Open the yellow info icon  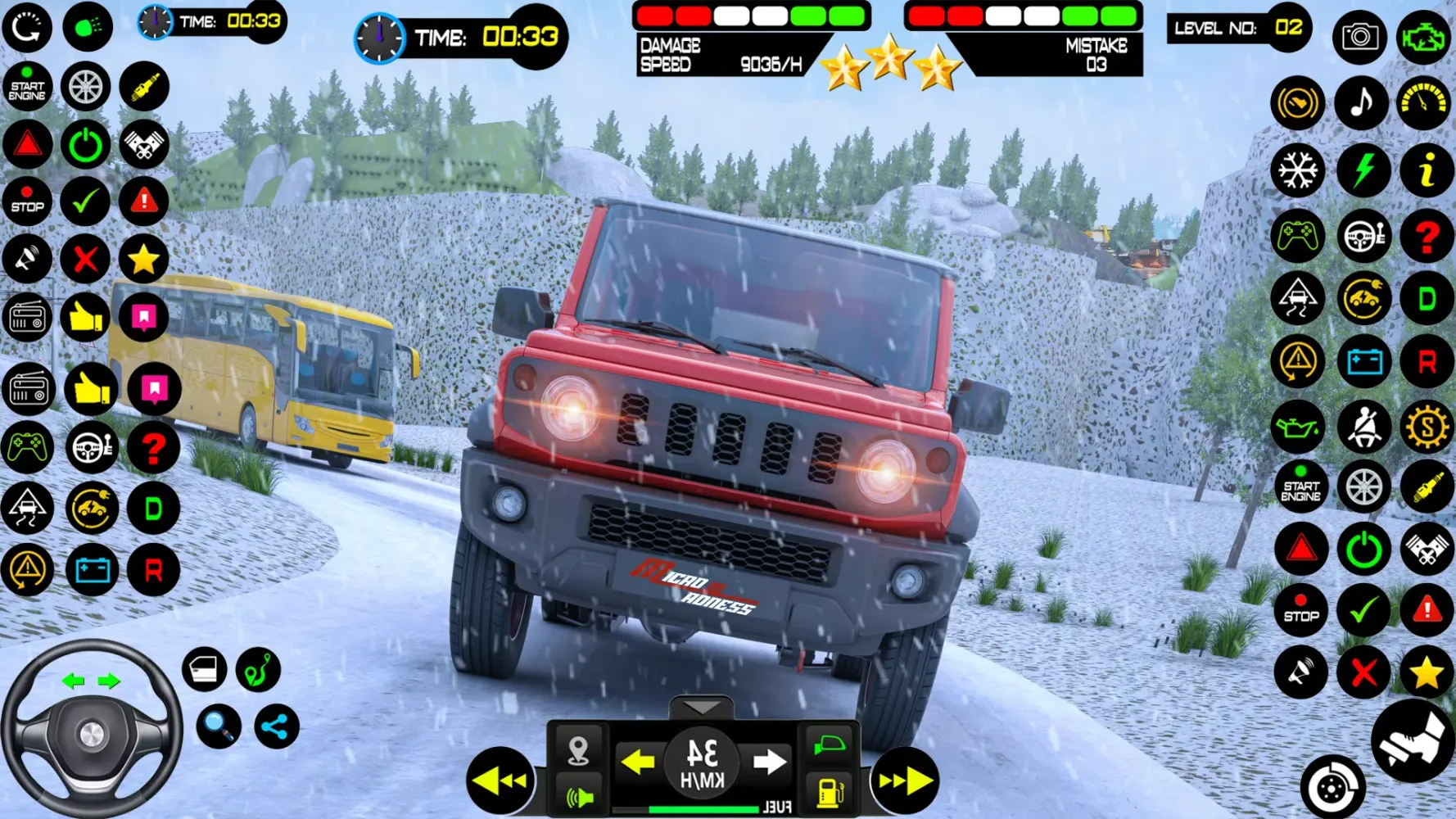click(1427, 170)
